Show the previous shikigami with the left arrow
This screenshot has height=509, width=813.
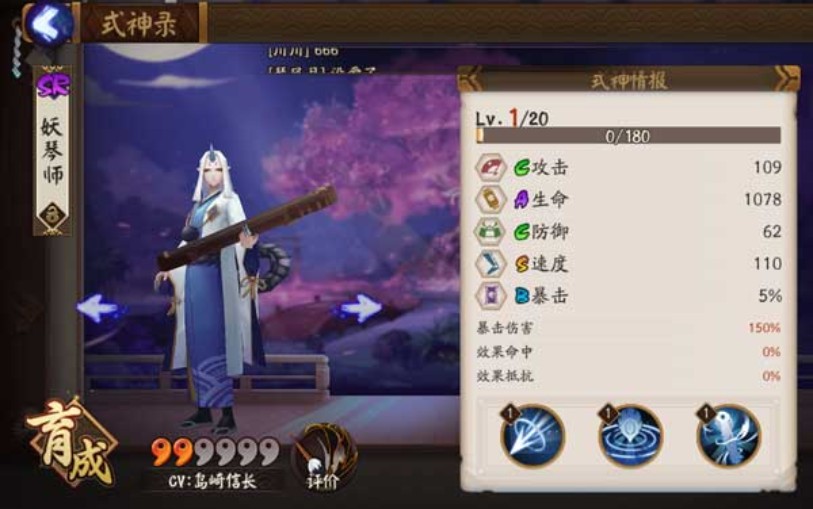coord(98,308)
